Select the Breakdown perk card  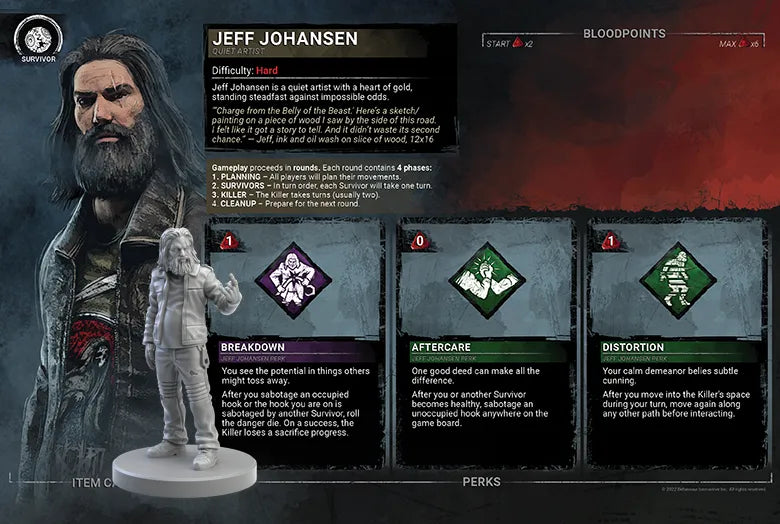(295, 345)
